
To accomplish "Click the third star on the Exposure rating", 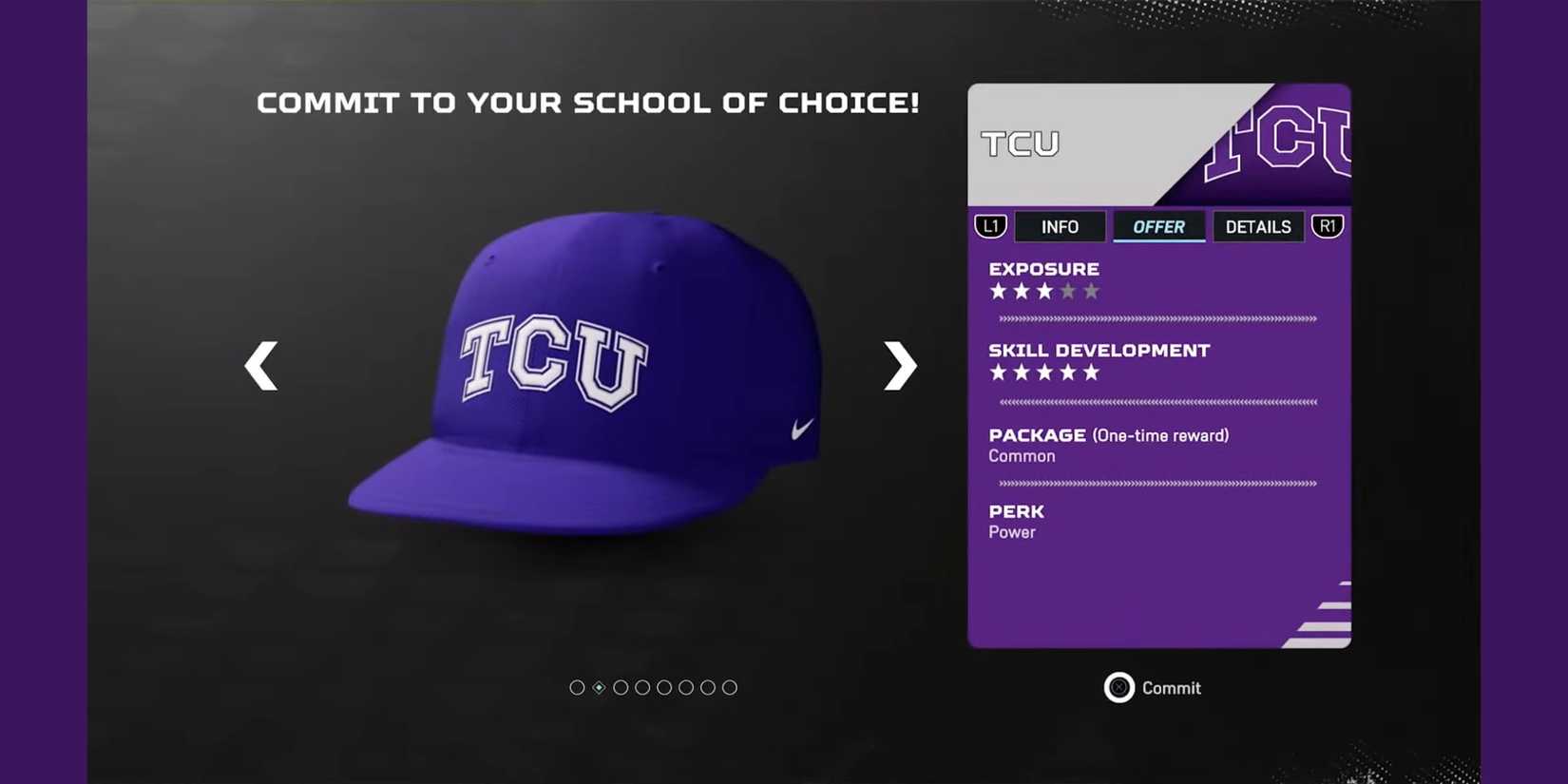I will [1043, 291].
